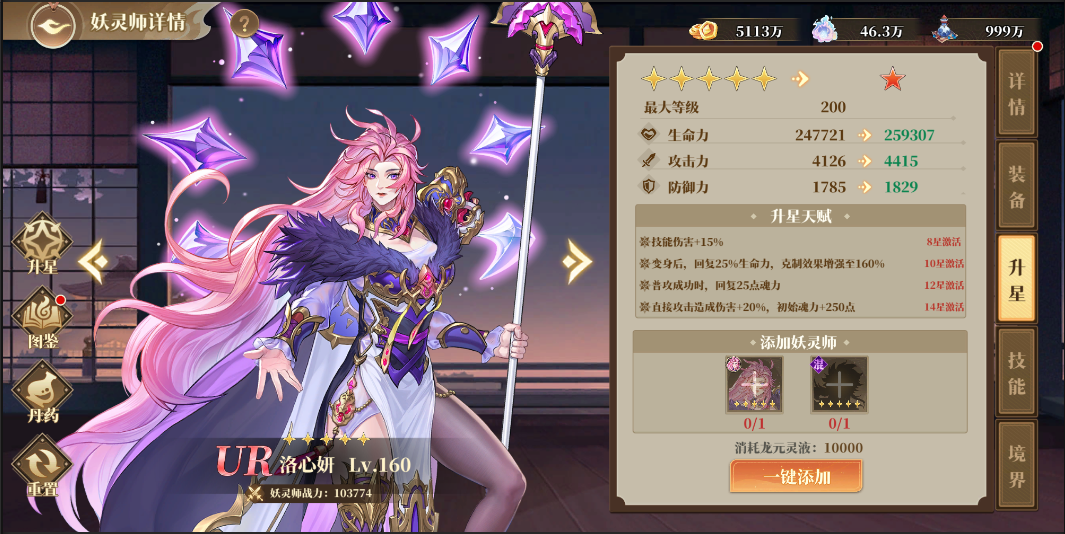Switch to the 技能 skills tab
This screenshot has width=1065, height=534.
coord(1016,372)
